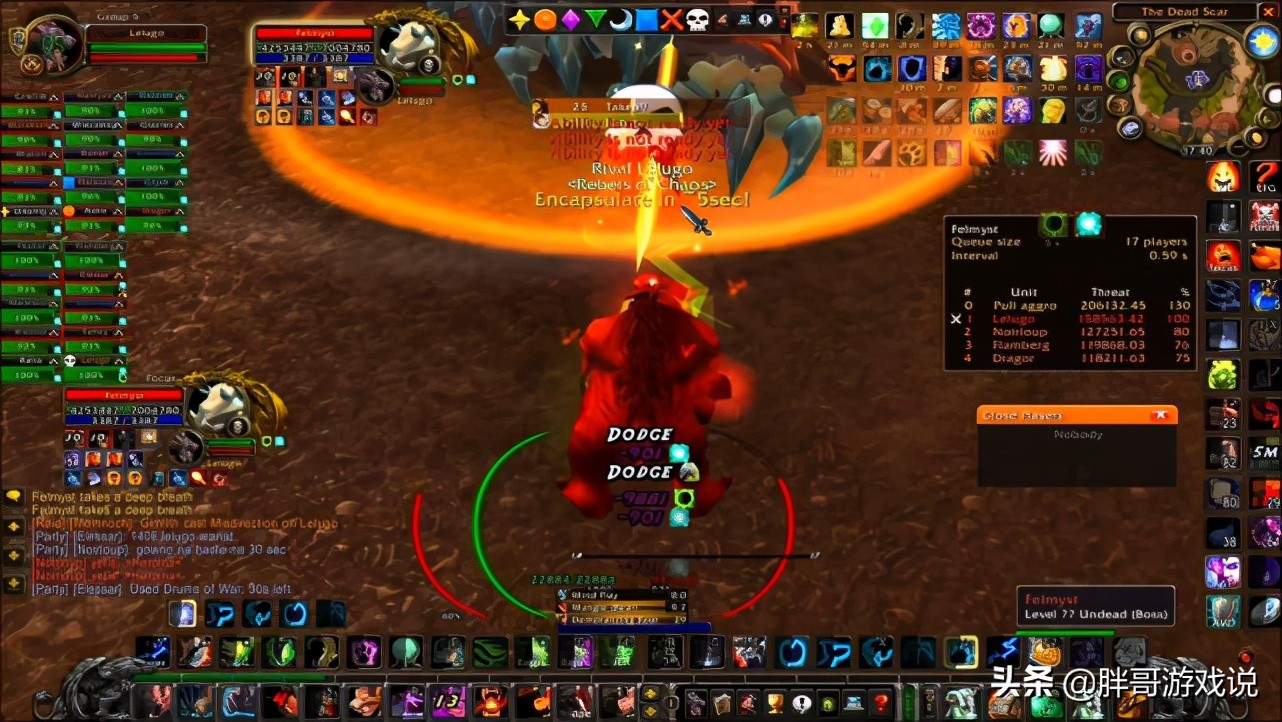Select the red cross raid marker

[672, 19]
